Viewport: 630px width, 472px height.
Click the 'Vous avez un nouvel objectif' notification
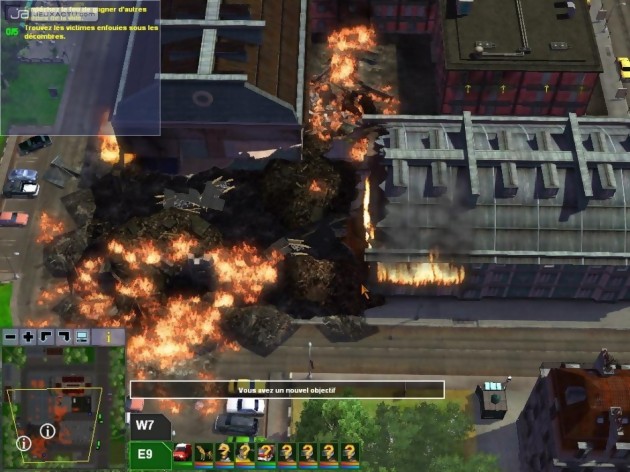287,389
